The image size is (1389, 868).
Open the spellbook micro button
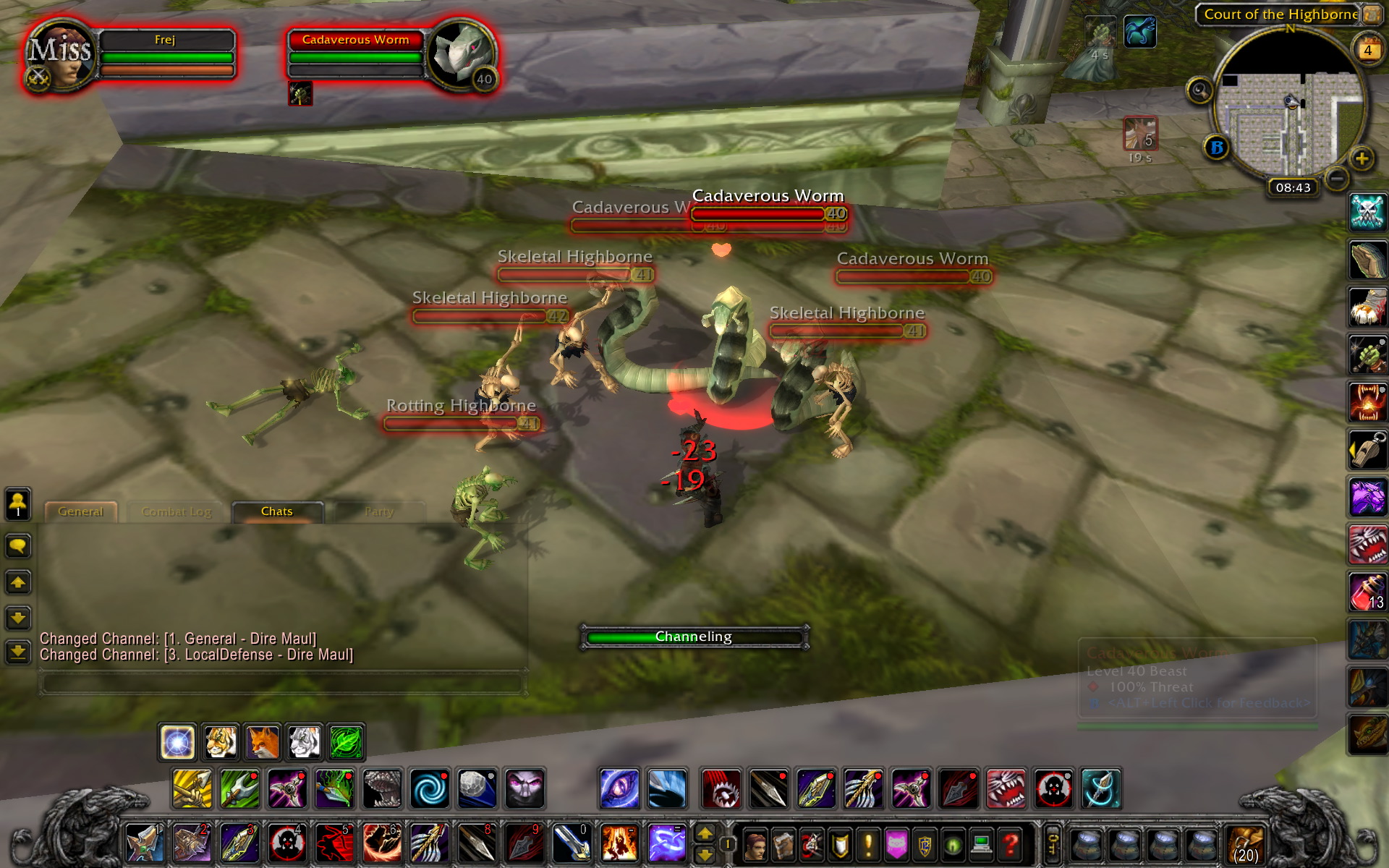pyautogui.click(x=783, y=843)
